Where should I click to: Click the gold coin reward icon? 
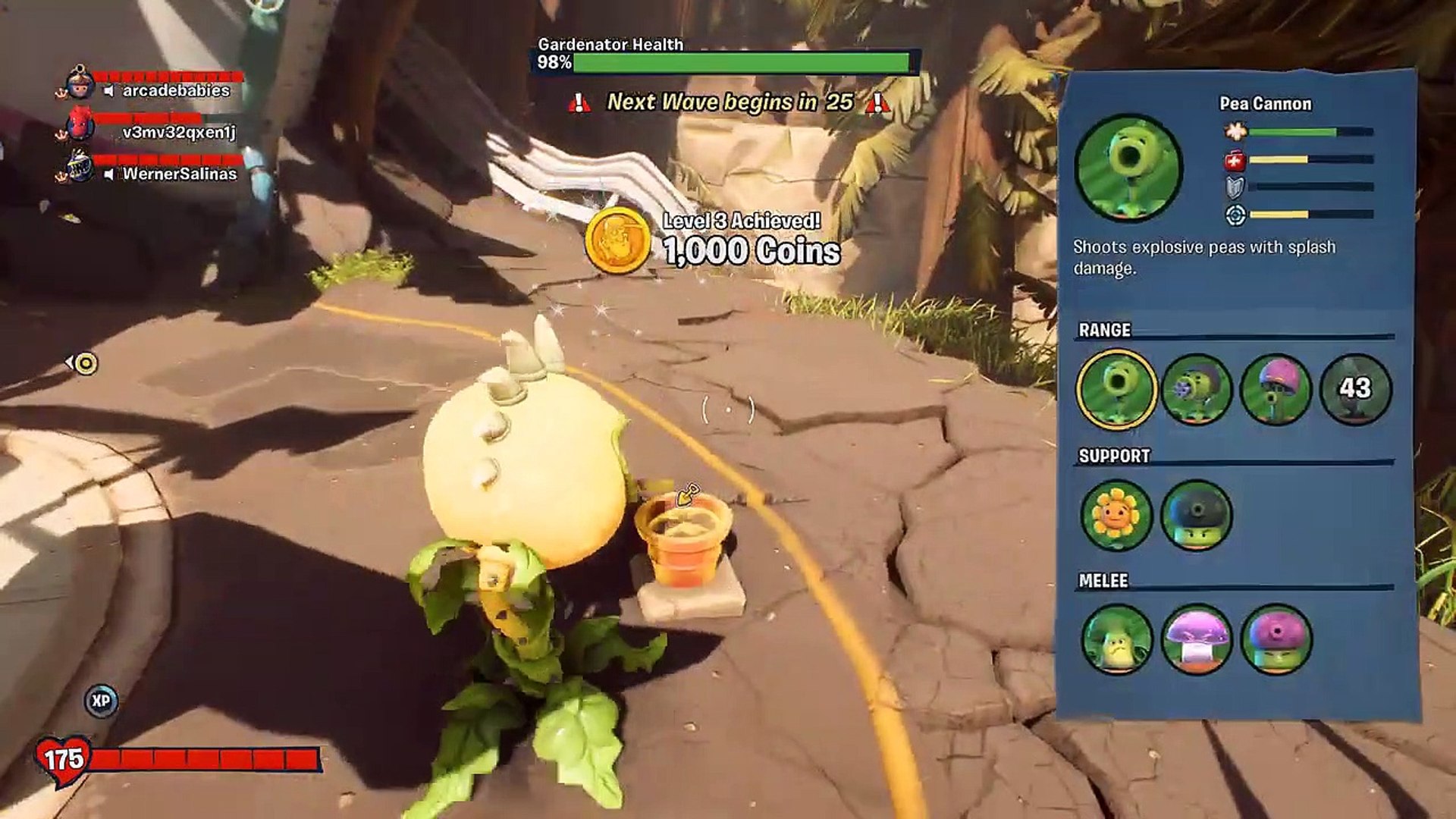(x=617, y=240)
